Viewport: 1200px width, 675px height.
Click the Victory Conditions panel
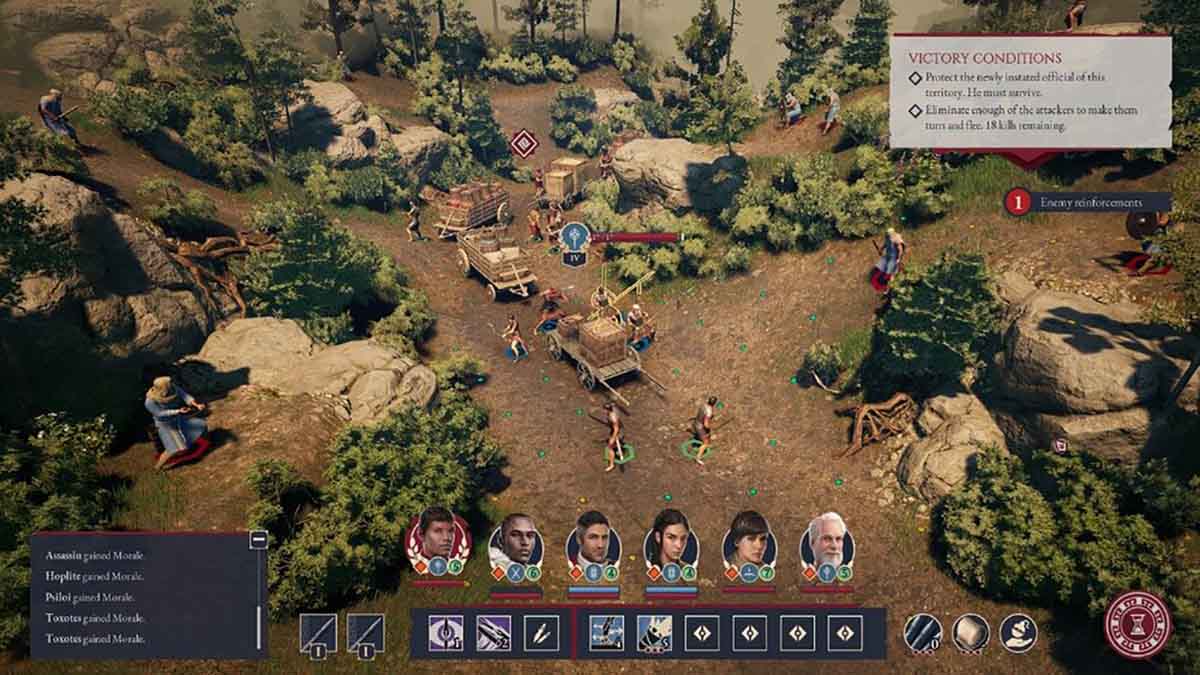(x=1030, y=92)
